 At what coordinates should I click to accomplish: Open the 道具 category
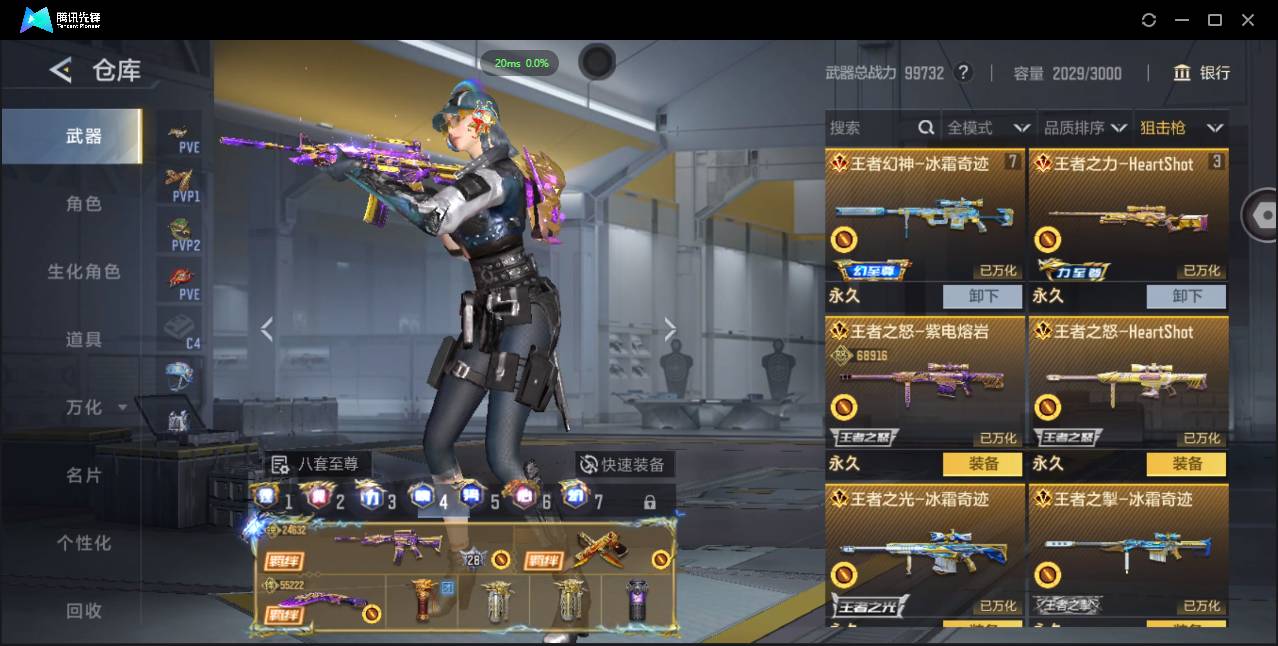coord(84,340)
